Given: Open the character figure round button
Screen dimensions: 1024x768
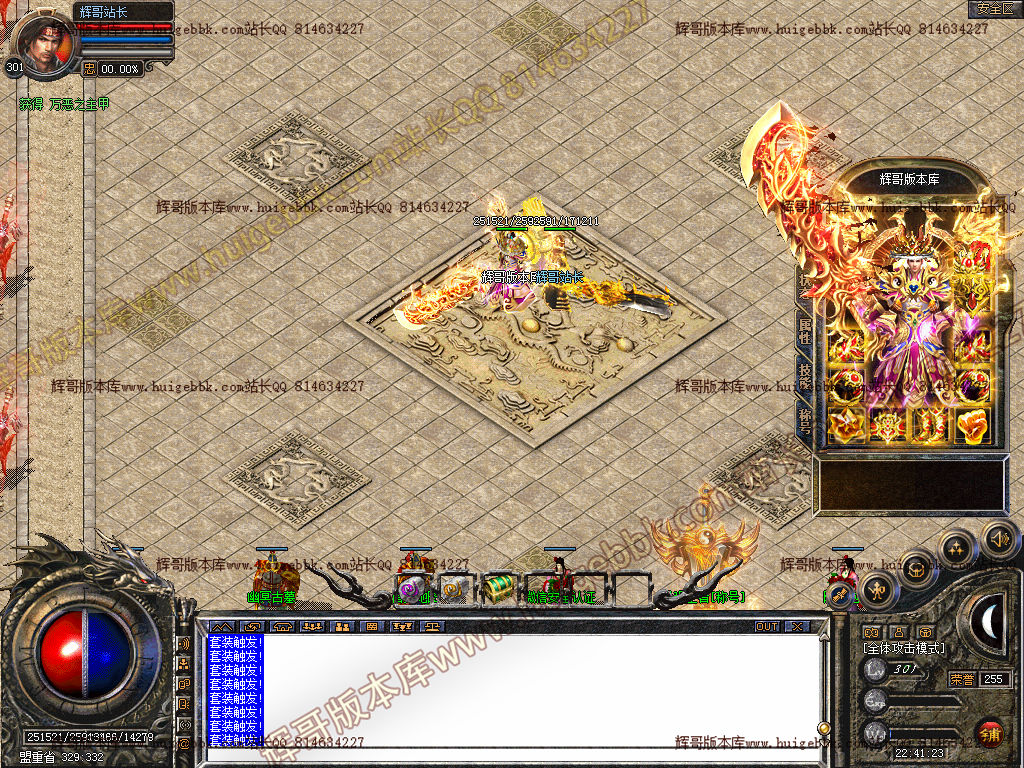Looking at the screenshot, I should tap(877, 589).
